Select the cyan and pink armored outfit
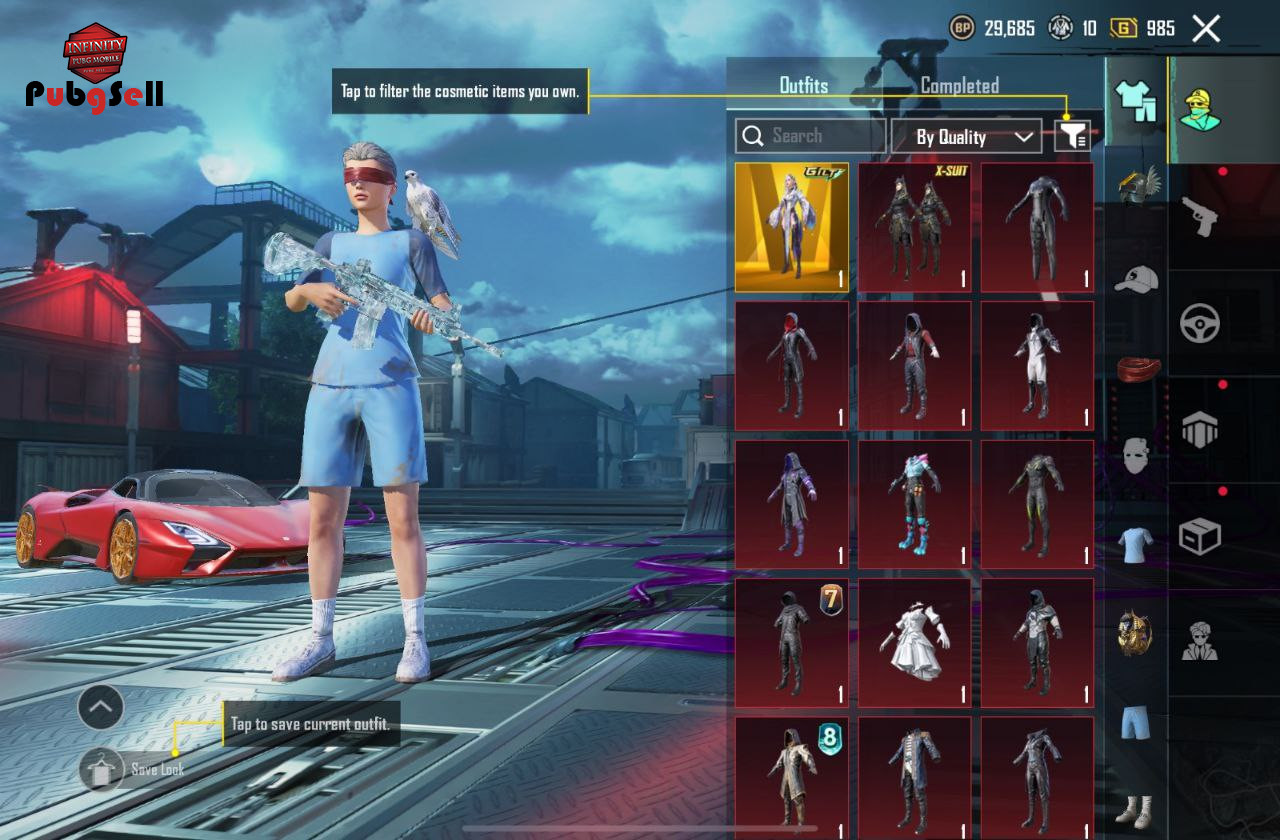1280x840 pixels. (915, 505)
